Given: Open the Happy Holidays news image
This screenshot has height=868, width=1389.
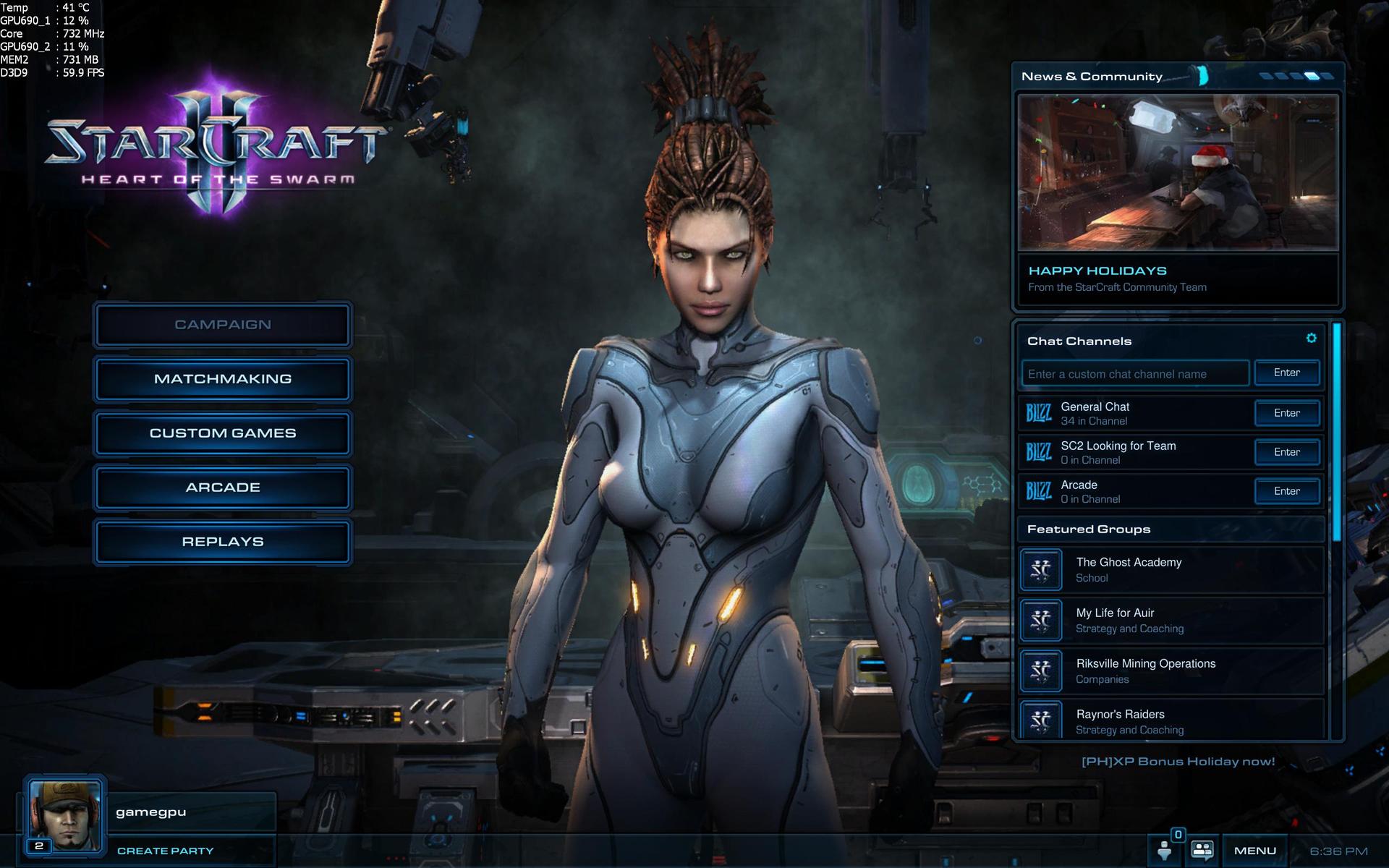Looking at the screenshot, I should pos(1177,174).
